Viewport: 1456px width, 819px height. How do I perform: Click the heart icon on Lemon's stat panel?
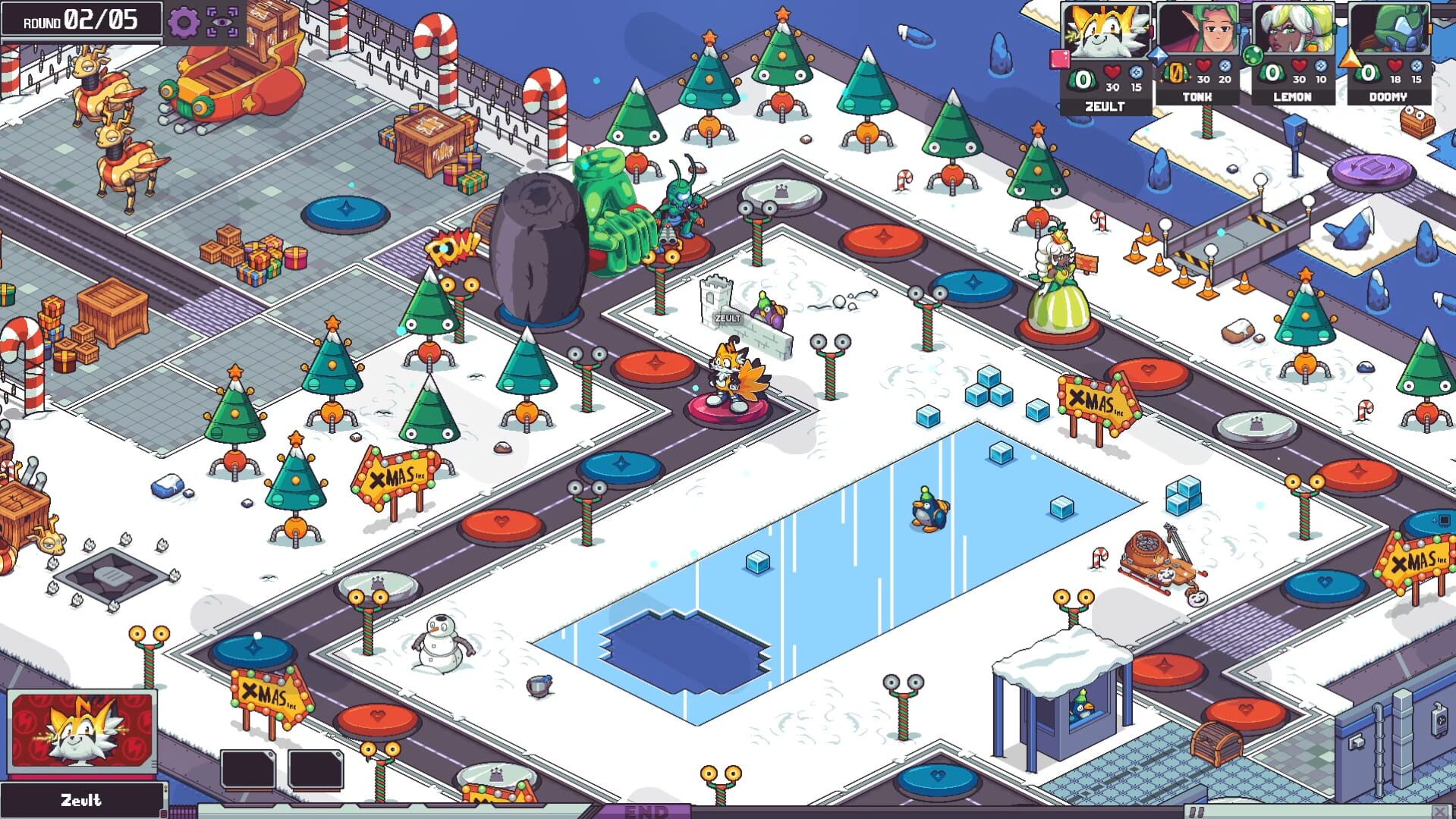[x=1299, y=67]
